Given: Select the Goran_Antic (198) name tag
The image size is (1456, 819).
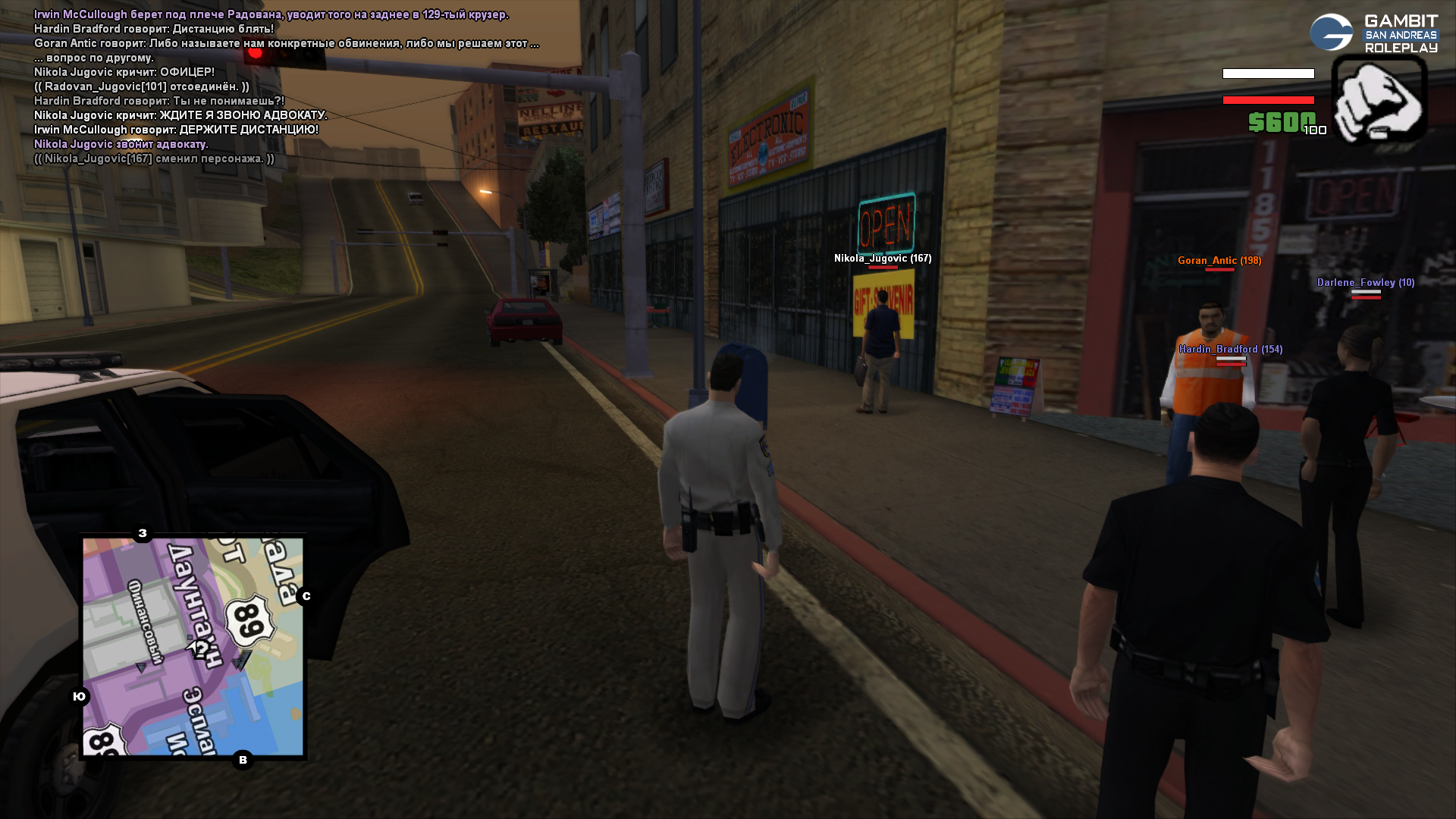Looking at the screenshot, I should pyautogui.click(x=1219, y=261).
